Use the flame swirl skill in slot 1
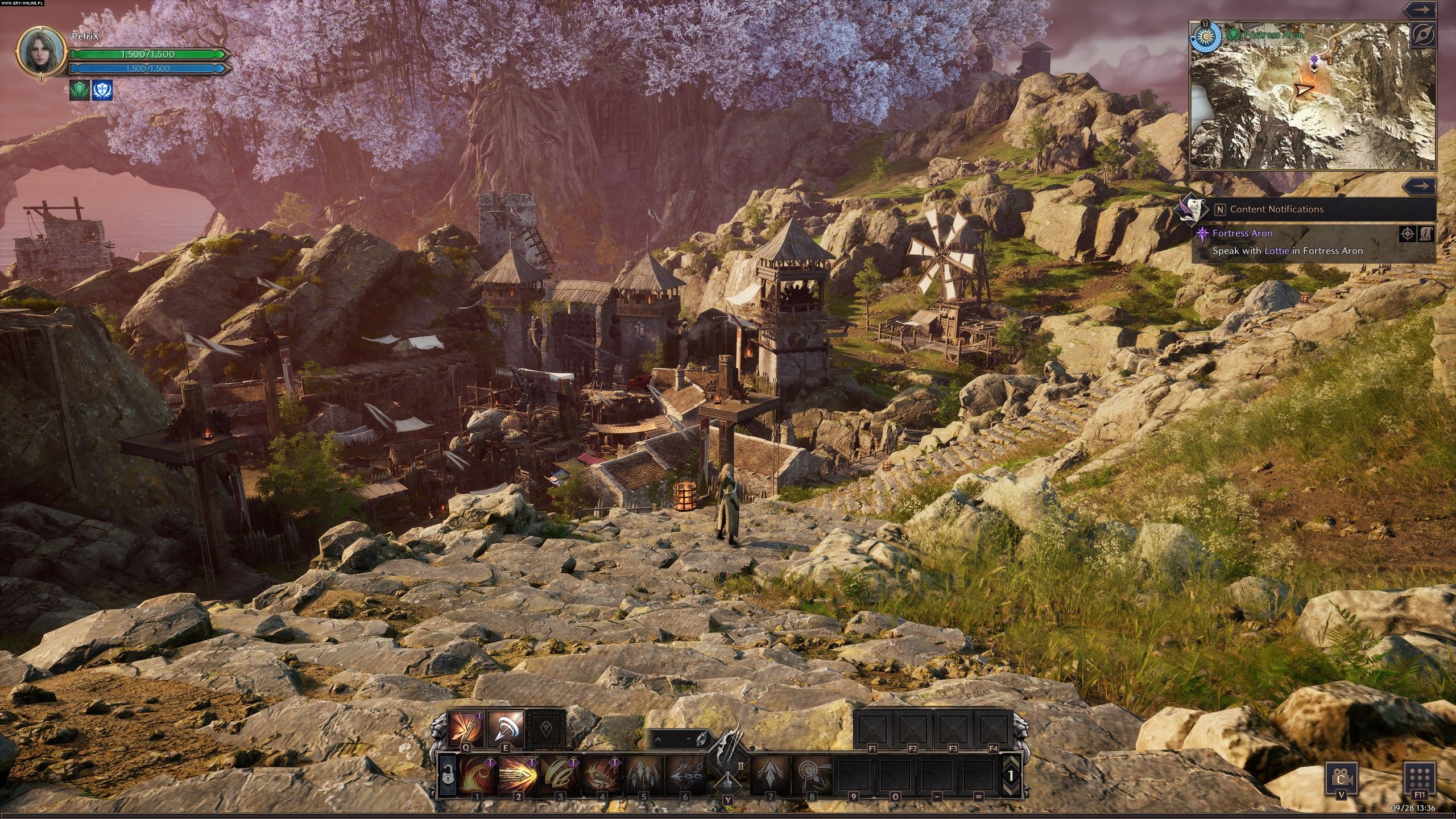The image size is (1456, 819). 477,773
